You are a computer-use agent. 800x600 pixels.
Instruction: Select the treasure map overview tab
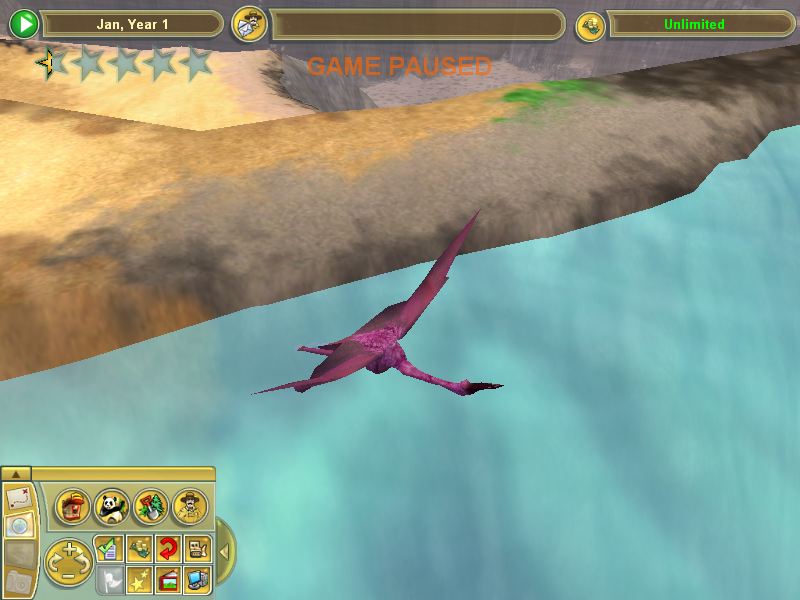(x=18, y=497)
